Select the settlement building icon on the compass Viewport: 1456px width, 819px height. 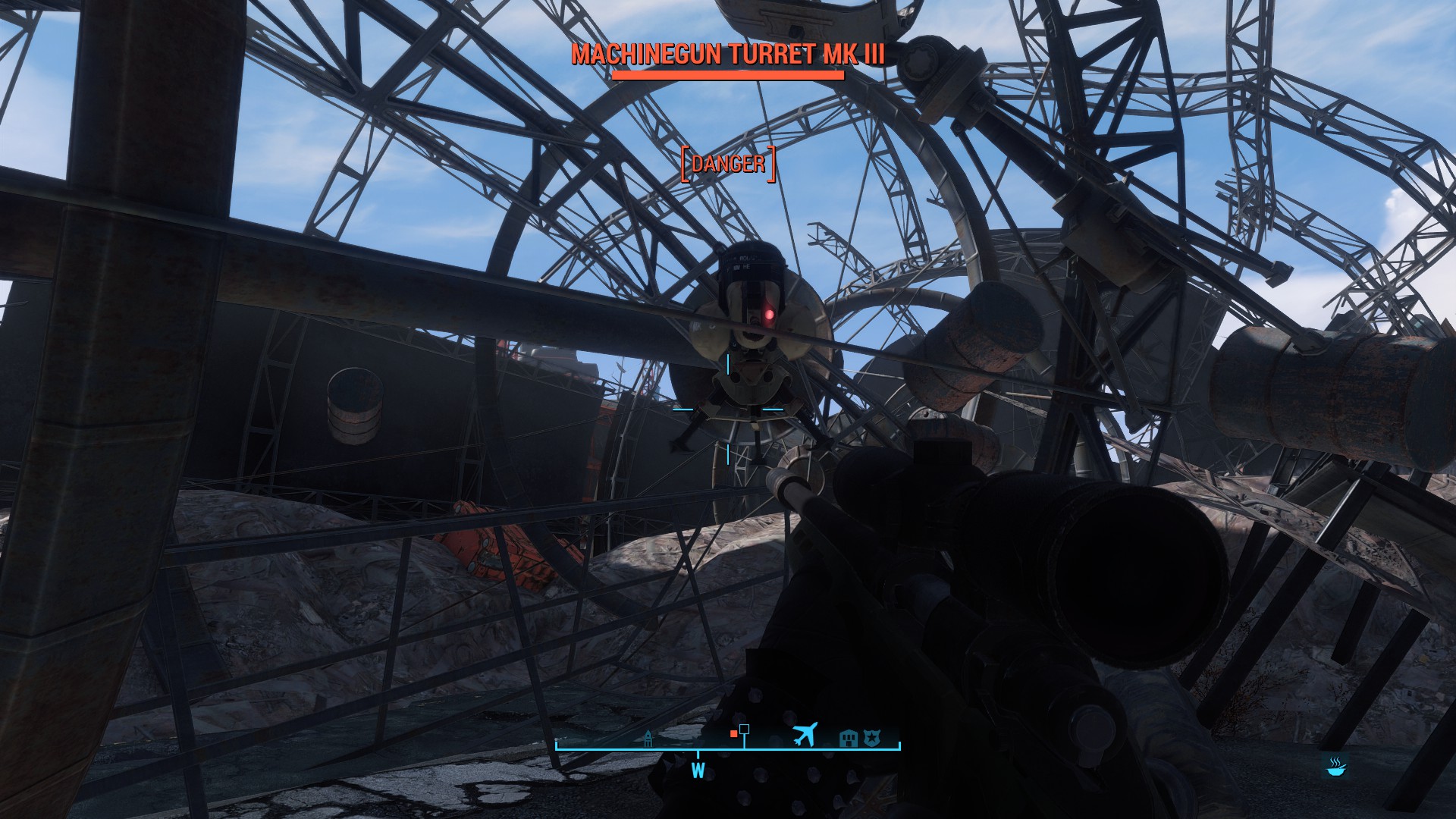pos(848,736)
